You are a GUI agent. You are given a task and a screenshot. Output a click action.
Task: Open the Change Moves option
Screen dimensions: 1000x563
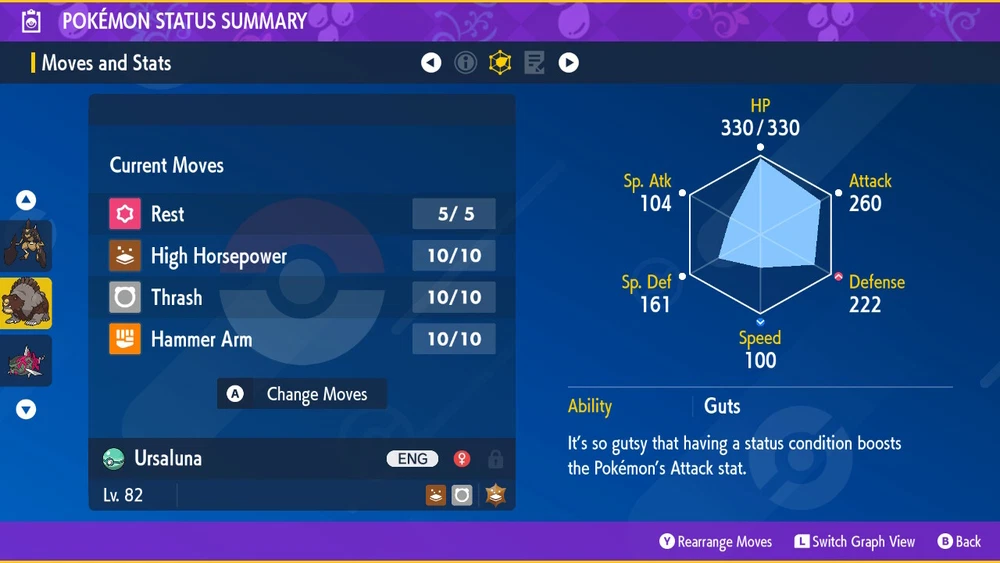click(x=302, y=394)
